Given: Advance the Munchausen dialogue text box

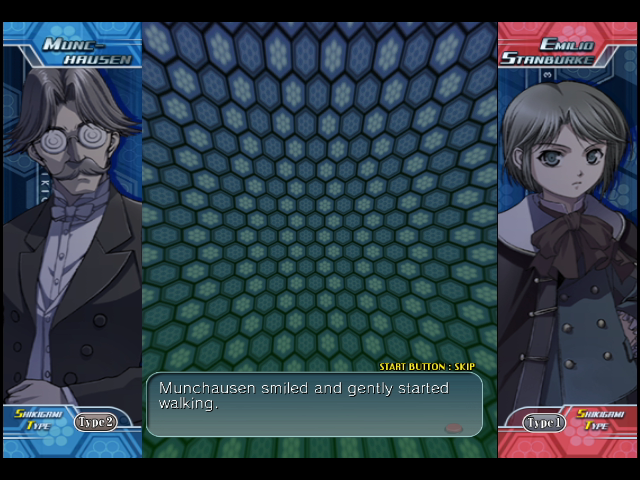Looking at the screenshot, I should coord(314,404).
